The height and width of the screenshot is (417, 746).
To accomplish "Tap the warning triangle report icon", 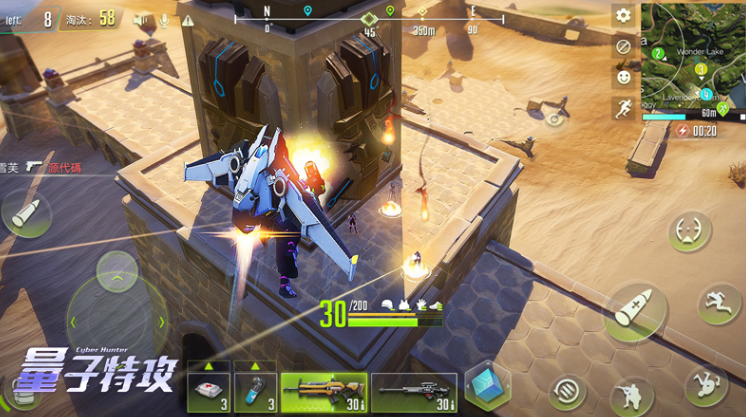I will coord(188,19).
